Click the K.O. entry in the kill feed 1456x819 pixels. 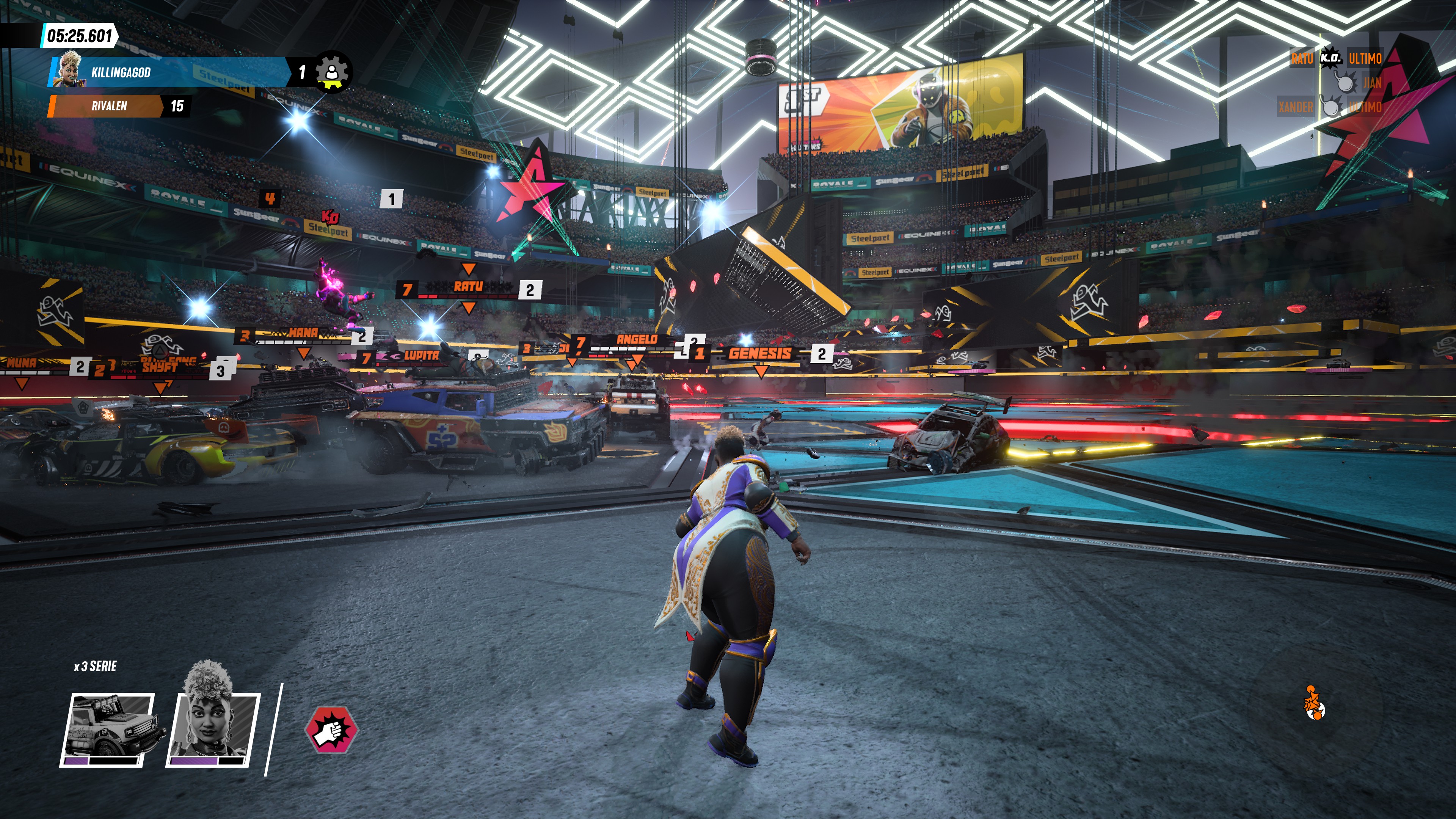tap(1330, 58)
